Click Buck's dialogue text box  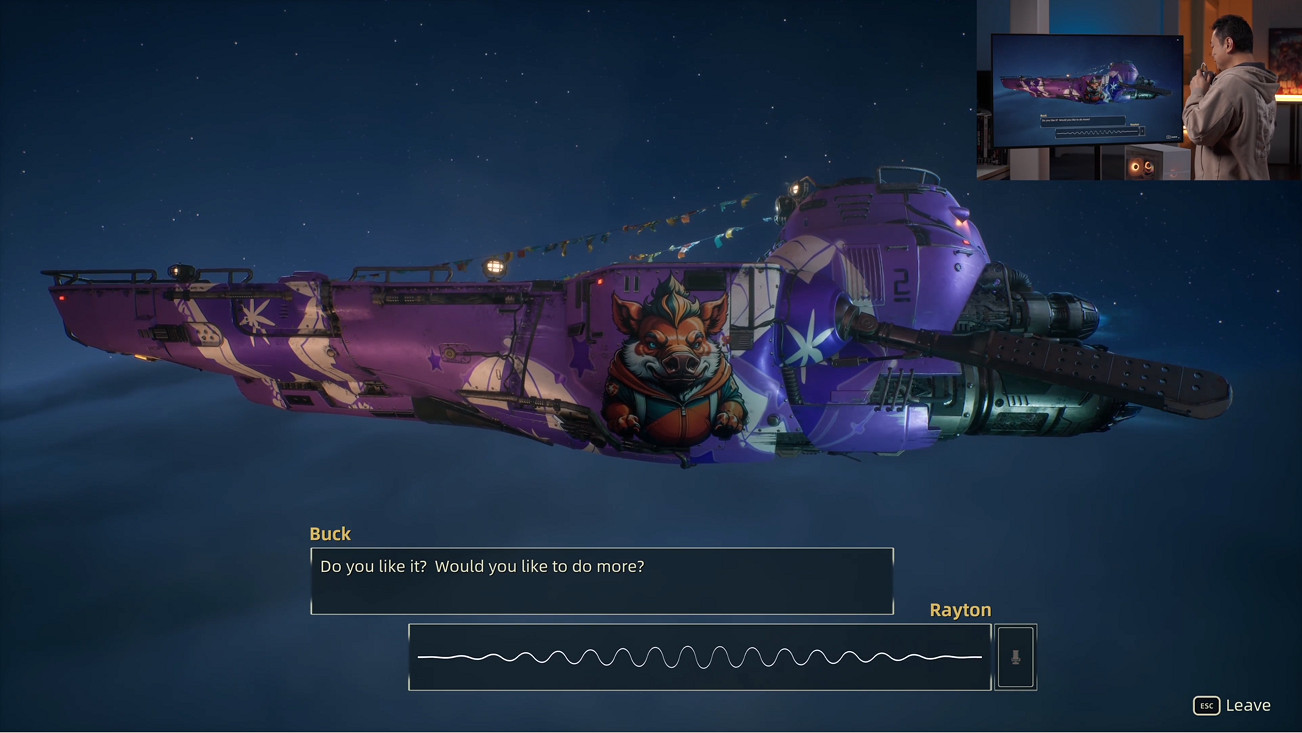point(601,581)
